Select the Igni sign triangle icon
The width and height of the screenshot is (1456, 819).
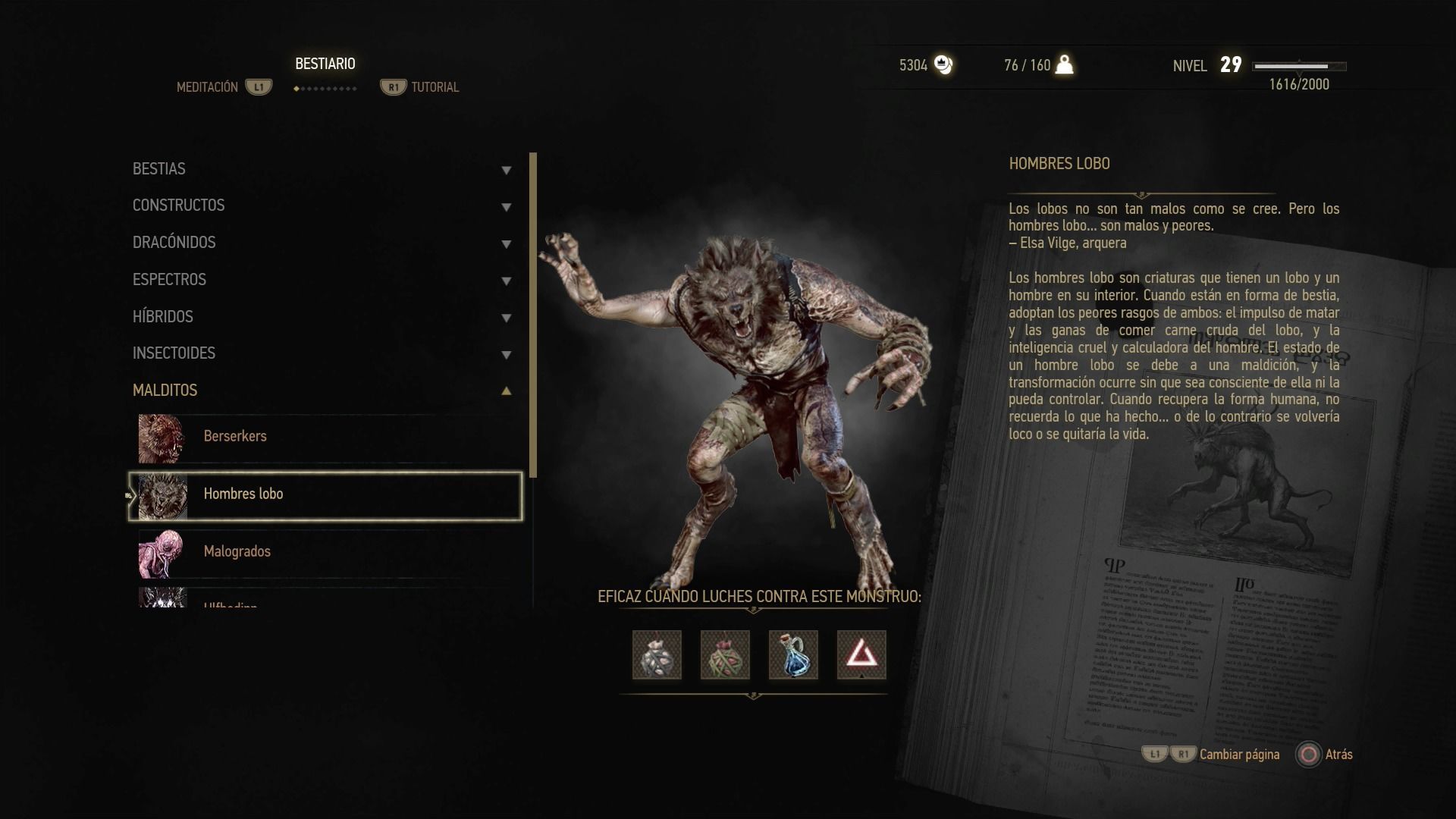pyautogui.click(x=861, y=654)
